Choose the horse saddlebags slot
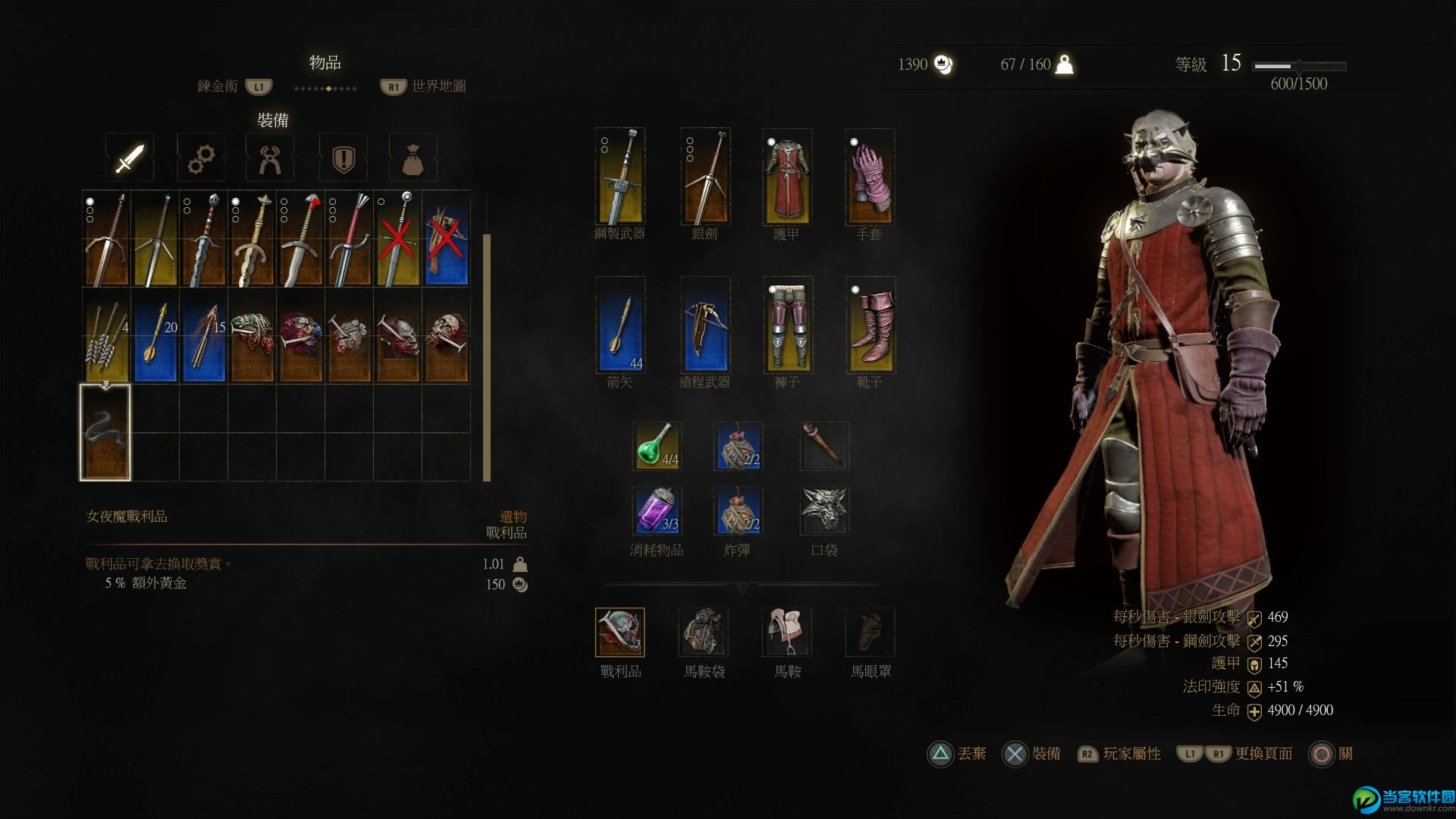The image size is (1456, 819). [704, 632]
